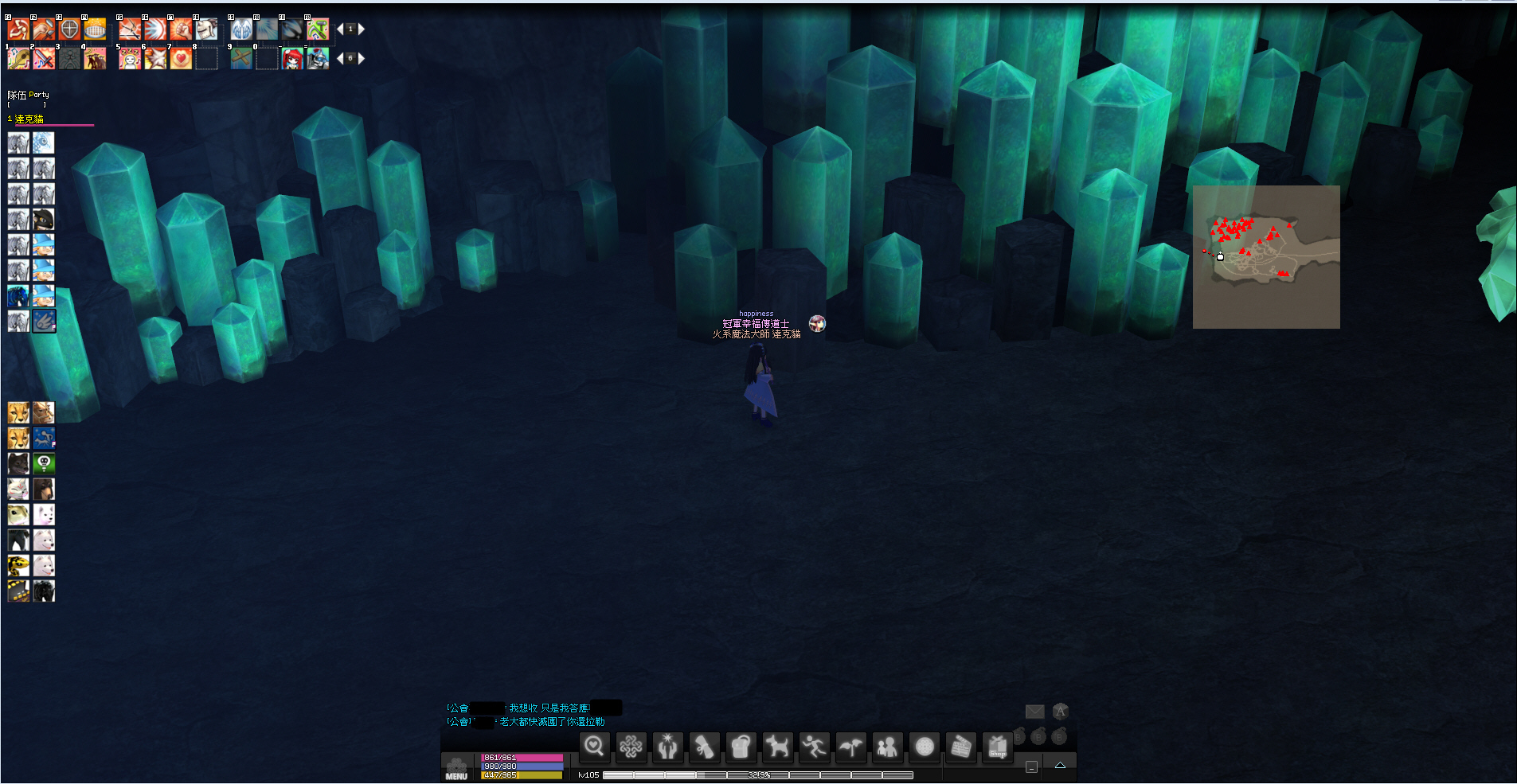Open the pet window with the dog icon
This screenshot has height=784, width=1517.
click(777, 747)
